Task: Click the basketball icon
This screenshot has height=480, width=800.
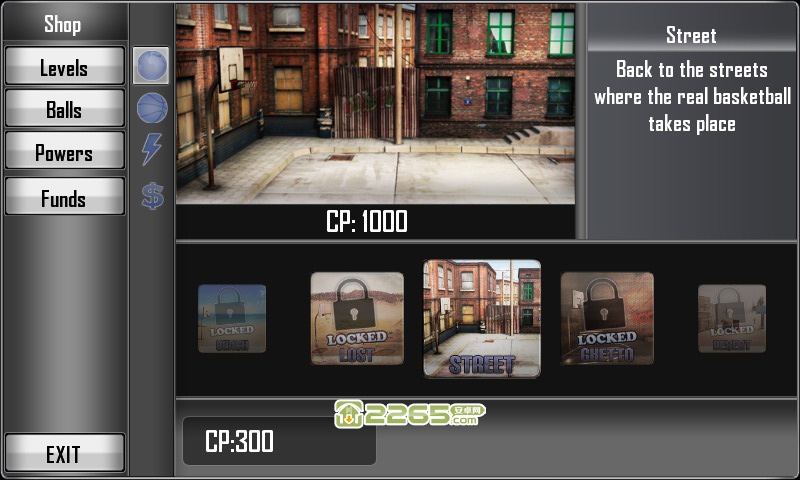Action: click(x=151, y=108)
